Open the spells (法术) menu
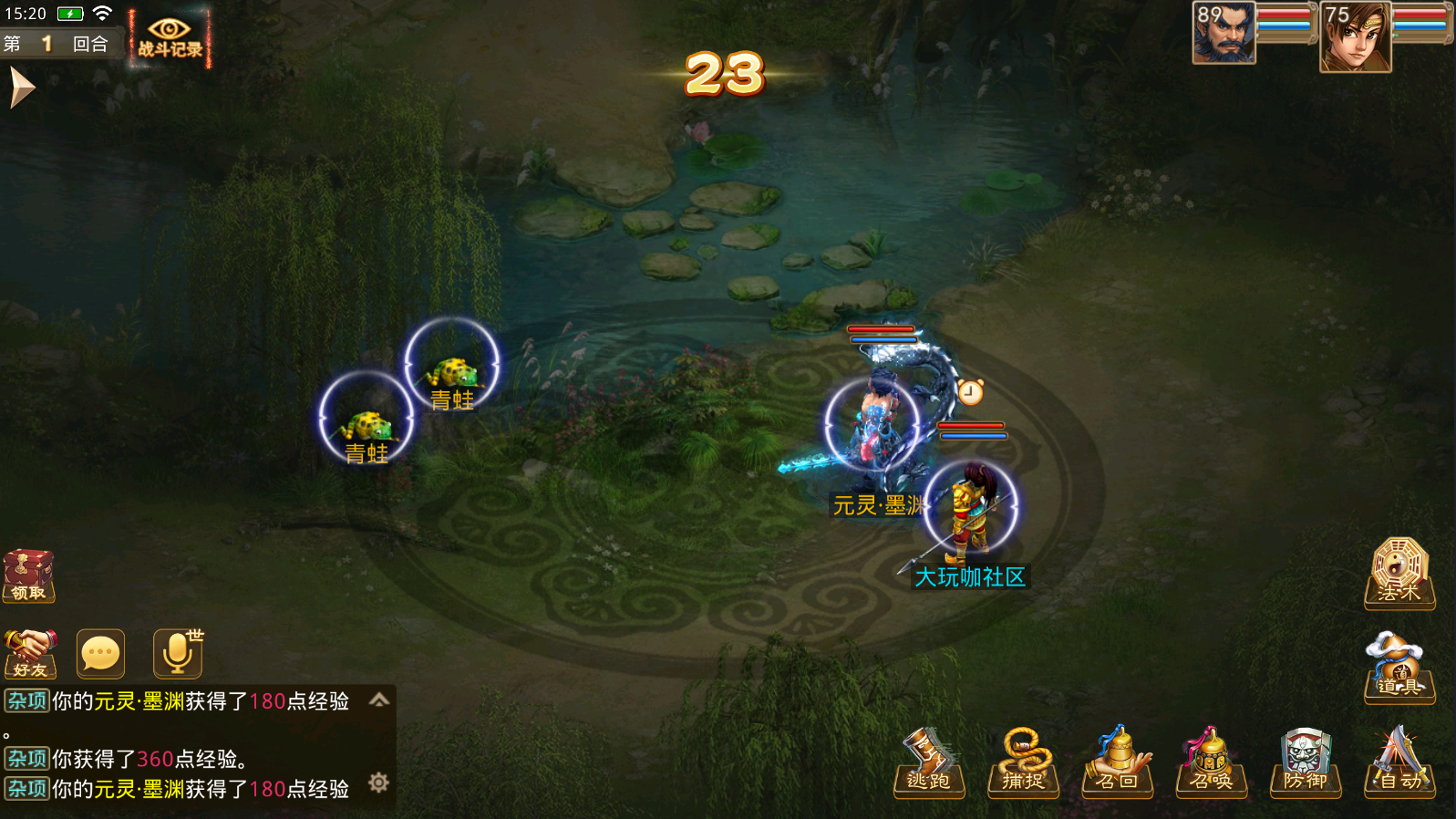The height and width of the screenshot is (819, 1456). click(x=1399, y=573)
